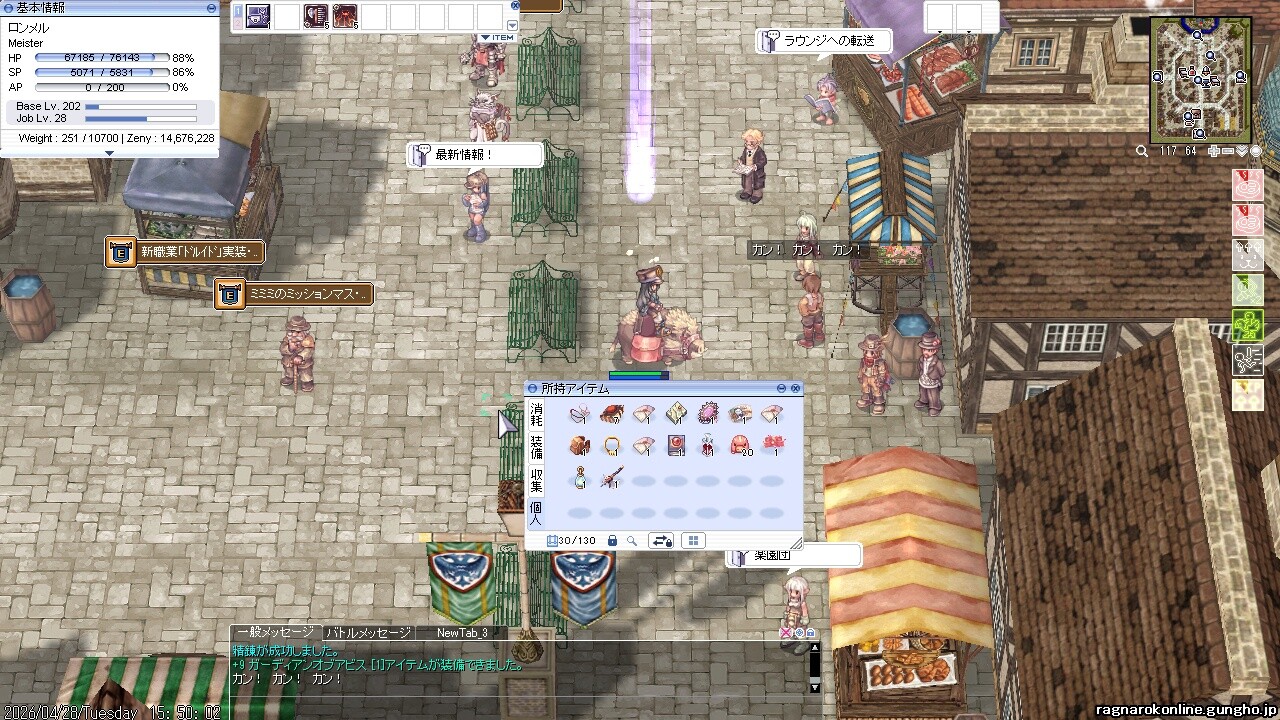Click the bright green running figure status icon
Viewport: 1280px width, 720px height.
click(x=1247, y=325)
